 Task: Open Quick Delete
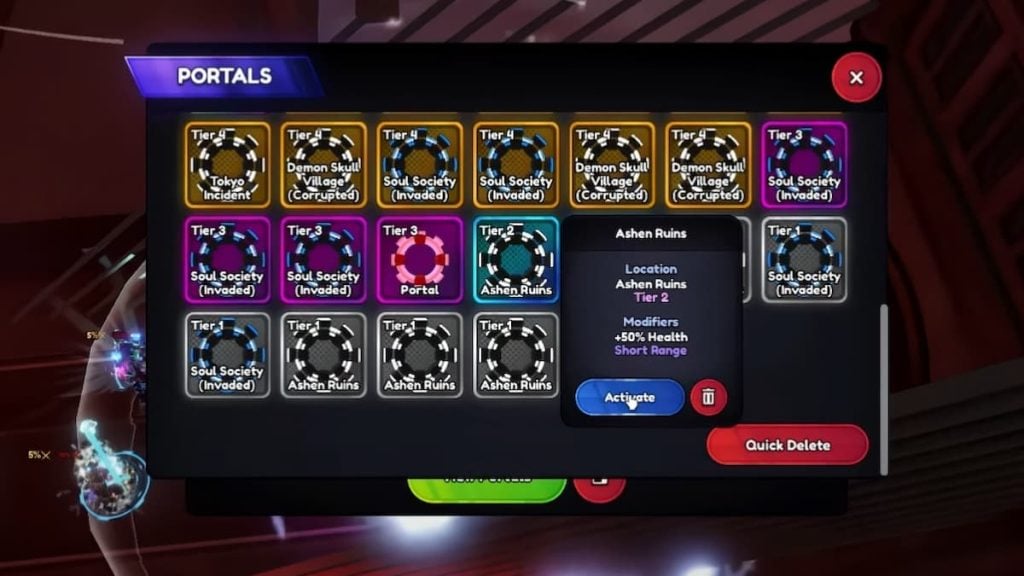click(x=788, y=445)
